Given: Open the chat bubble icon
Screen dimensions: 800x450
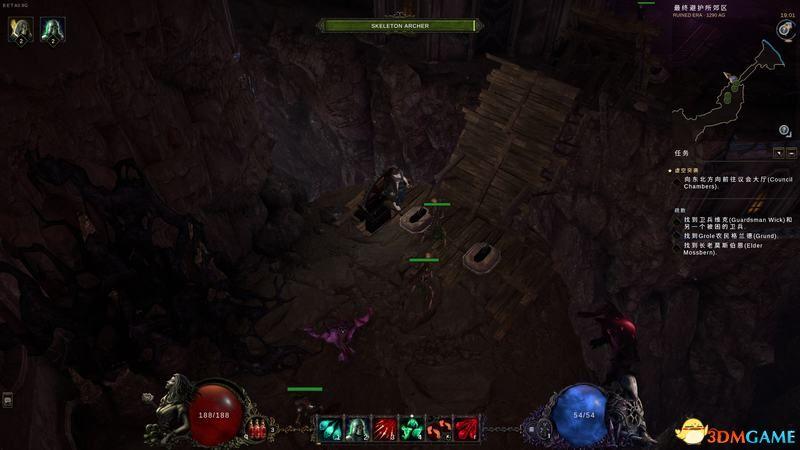Looking at the screenshot, I should click(x=8, y=400).
